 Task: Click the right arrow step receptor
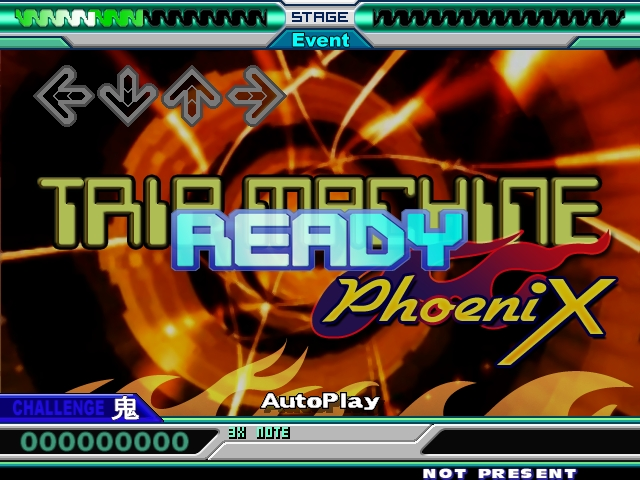click(x=256, y=96)
